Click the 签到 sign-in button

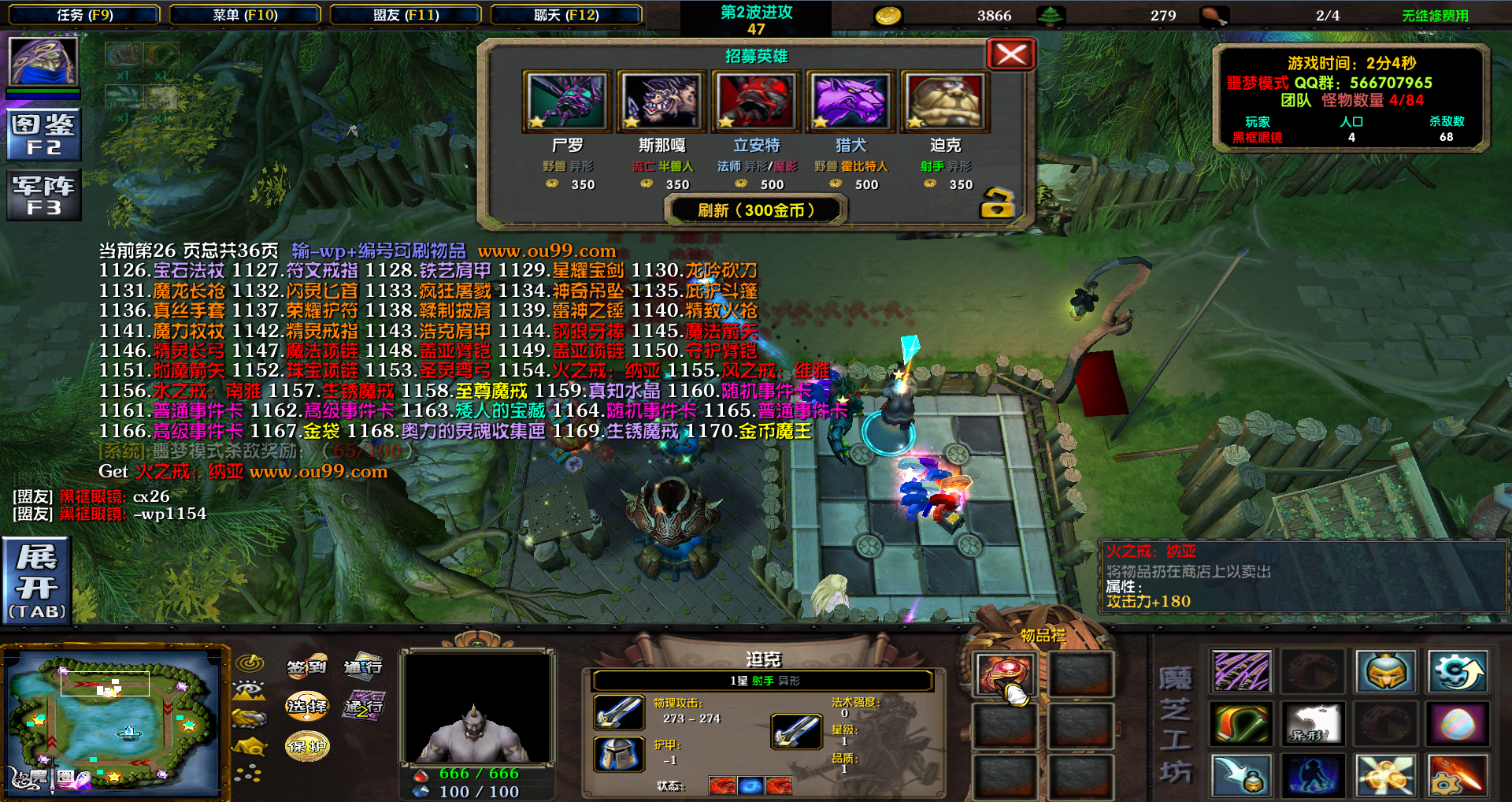point(306,667)
